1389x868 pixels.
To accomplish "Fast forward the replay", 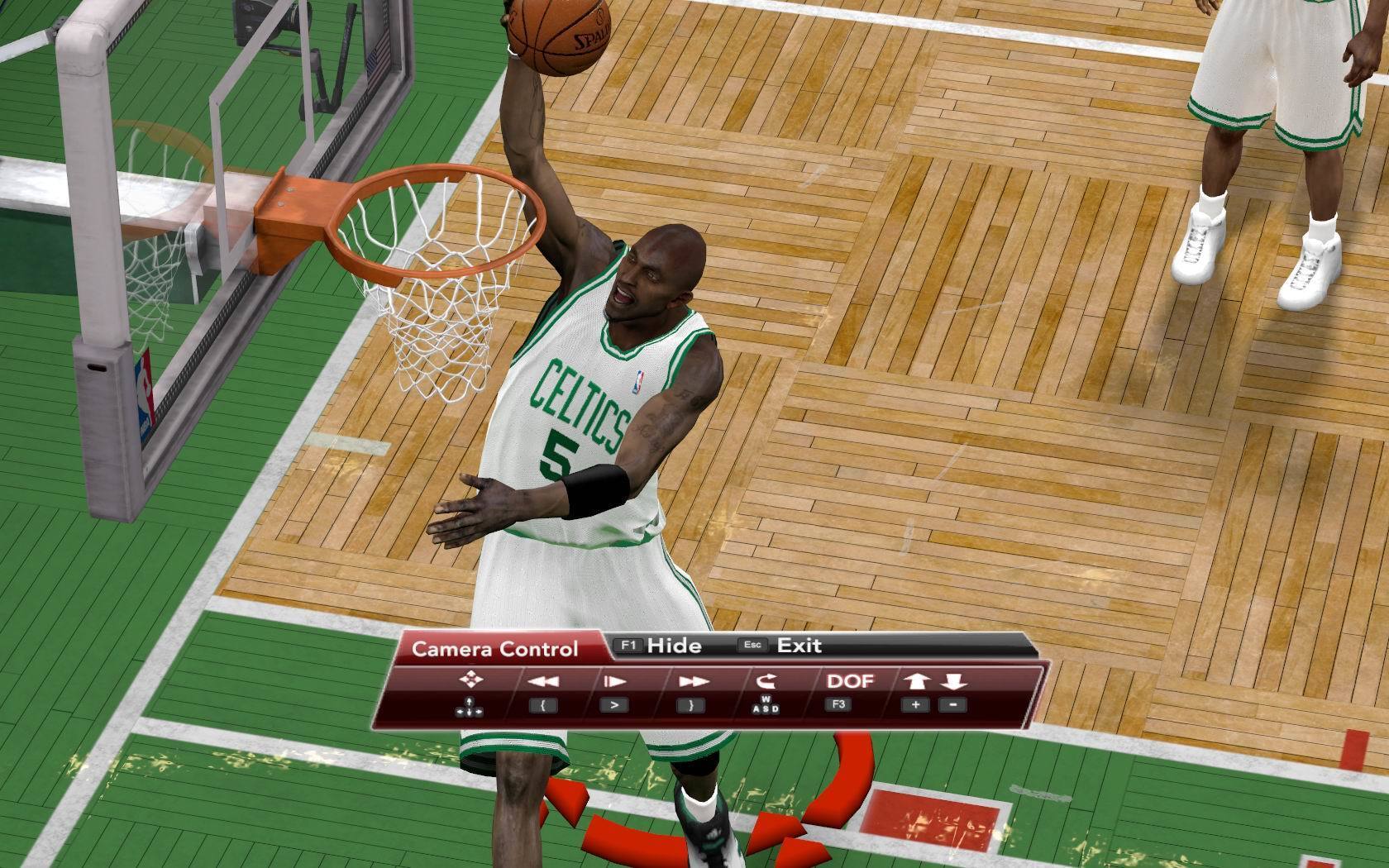I will click(693, 681).
